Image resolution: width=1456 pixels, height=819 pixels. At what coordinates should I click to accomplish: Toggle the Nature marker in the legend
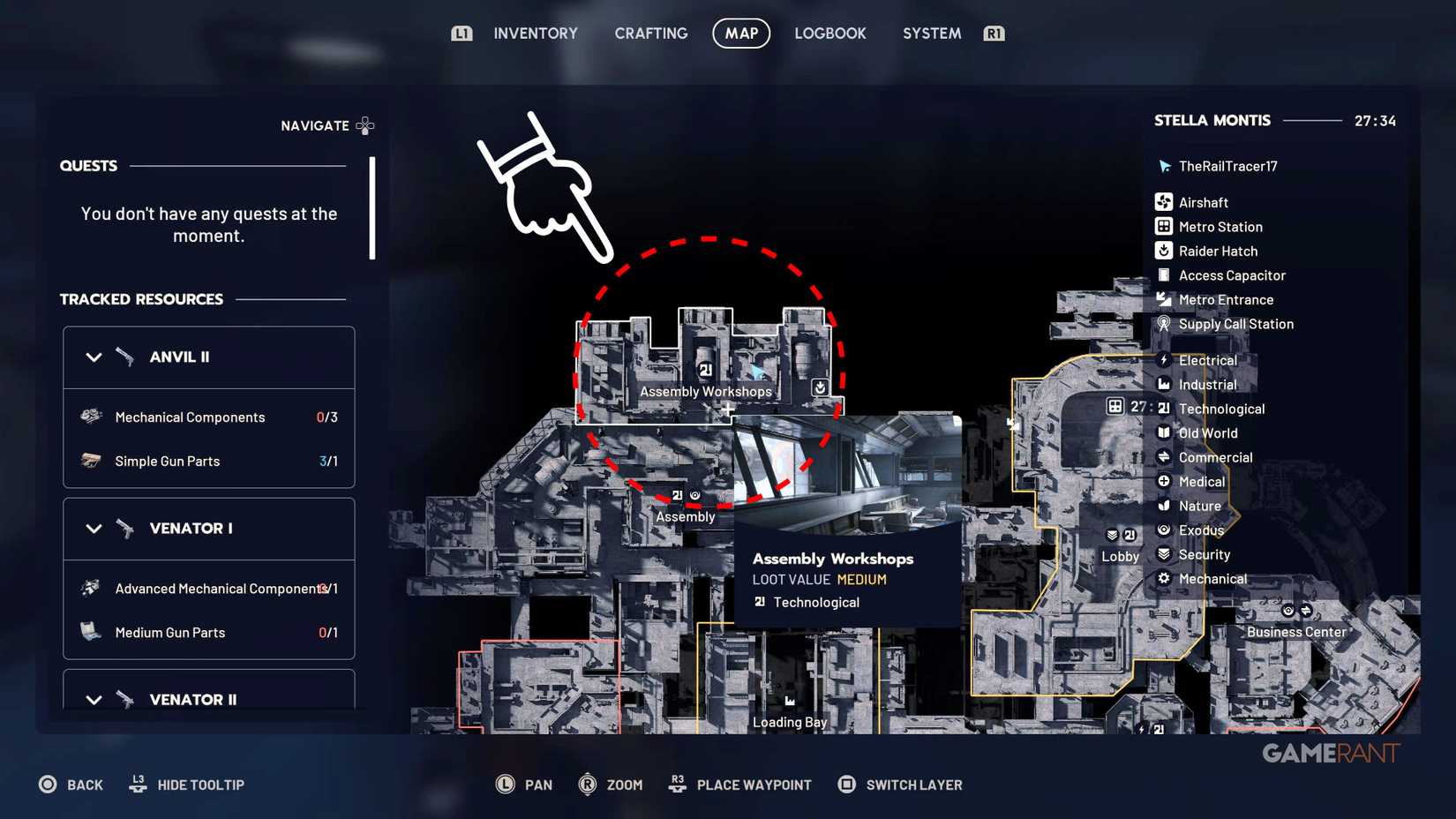coord(1164,506)
